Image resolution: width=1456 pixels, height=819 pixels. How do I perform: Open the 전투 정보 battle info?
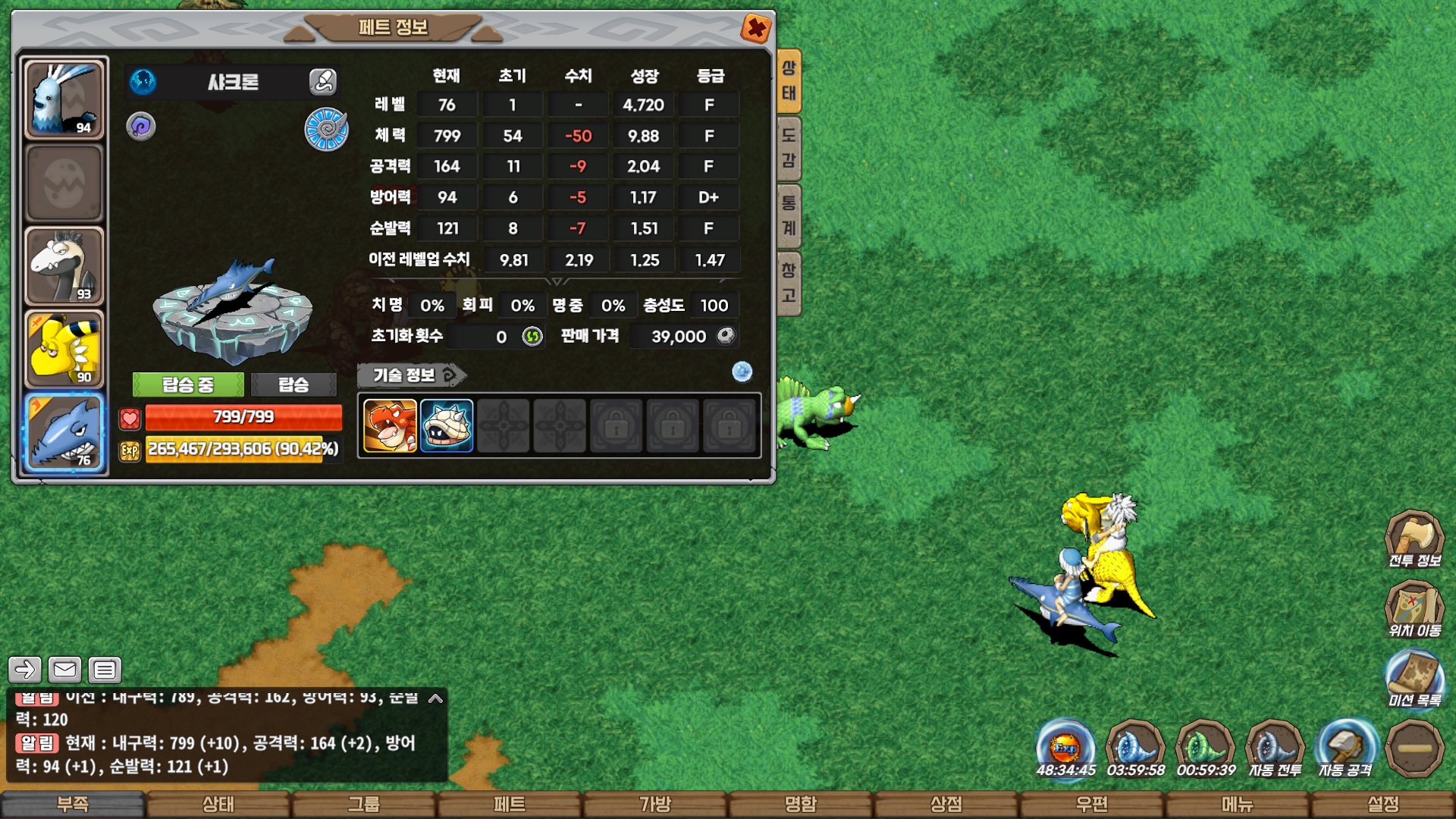coord(1414,540)
